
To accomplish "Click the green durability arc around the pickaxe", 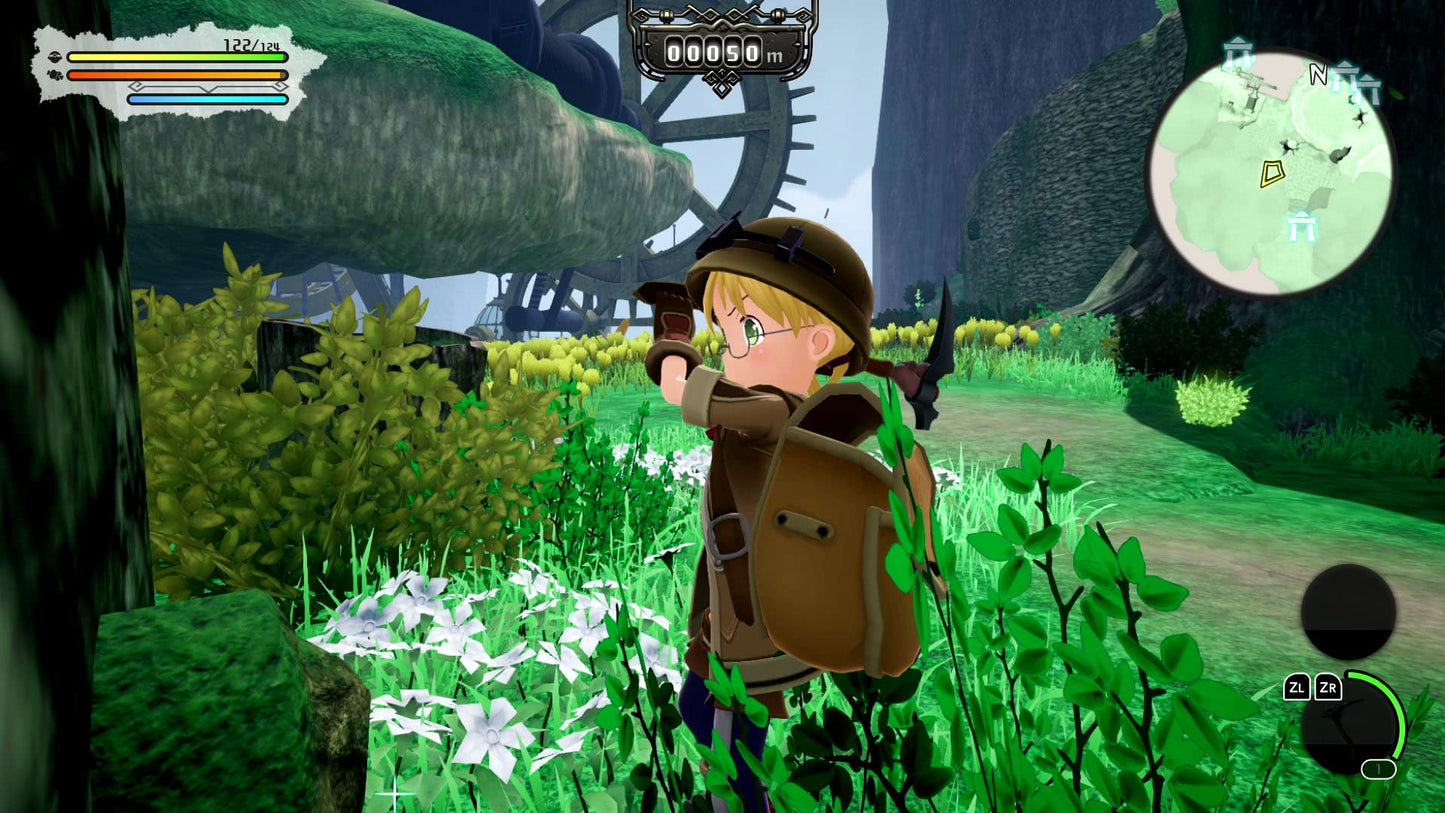I will click(x=1399, y=715).
